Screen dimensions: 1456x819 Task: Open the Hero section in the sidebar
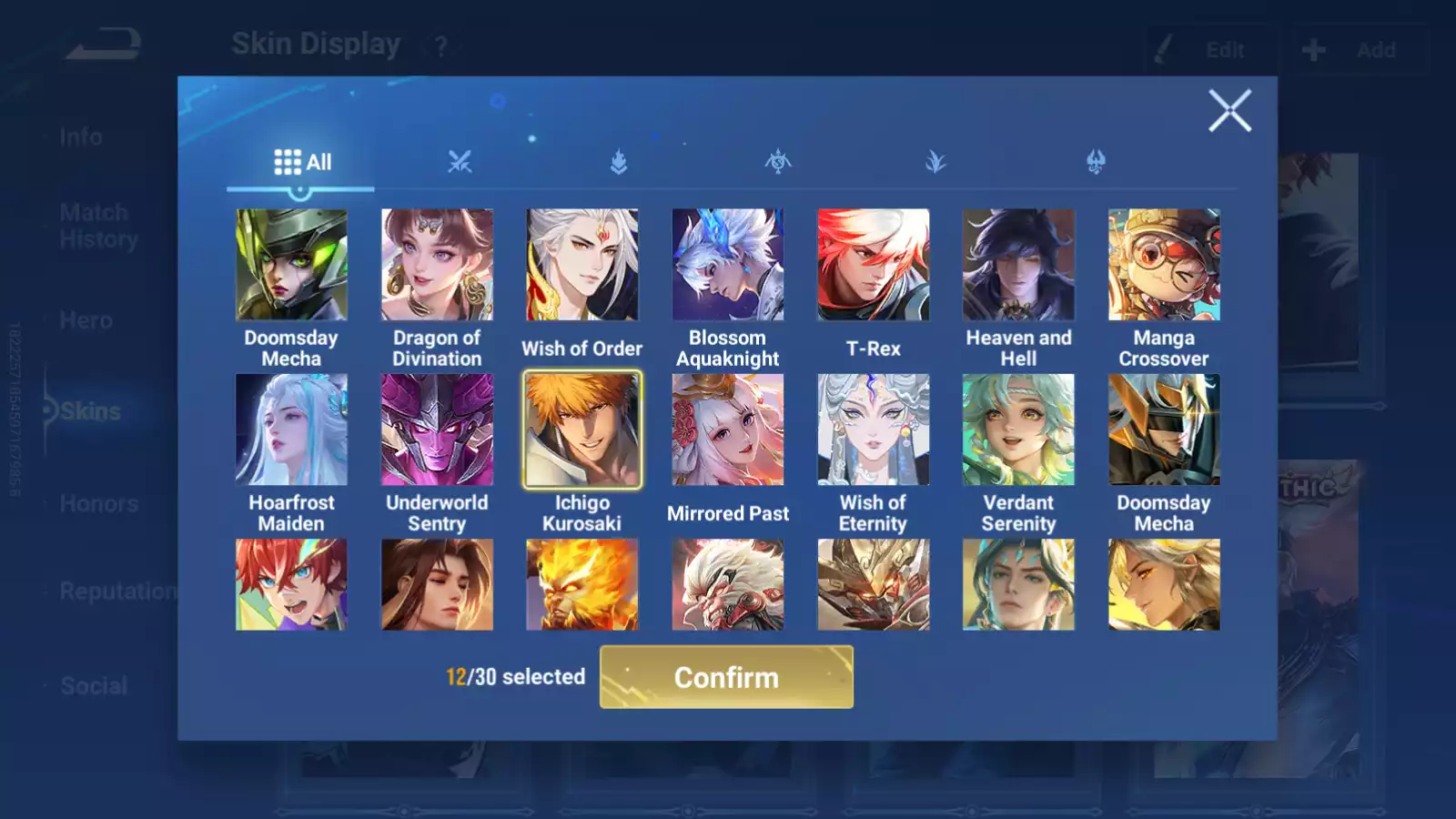(x=86, y=320)
